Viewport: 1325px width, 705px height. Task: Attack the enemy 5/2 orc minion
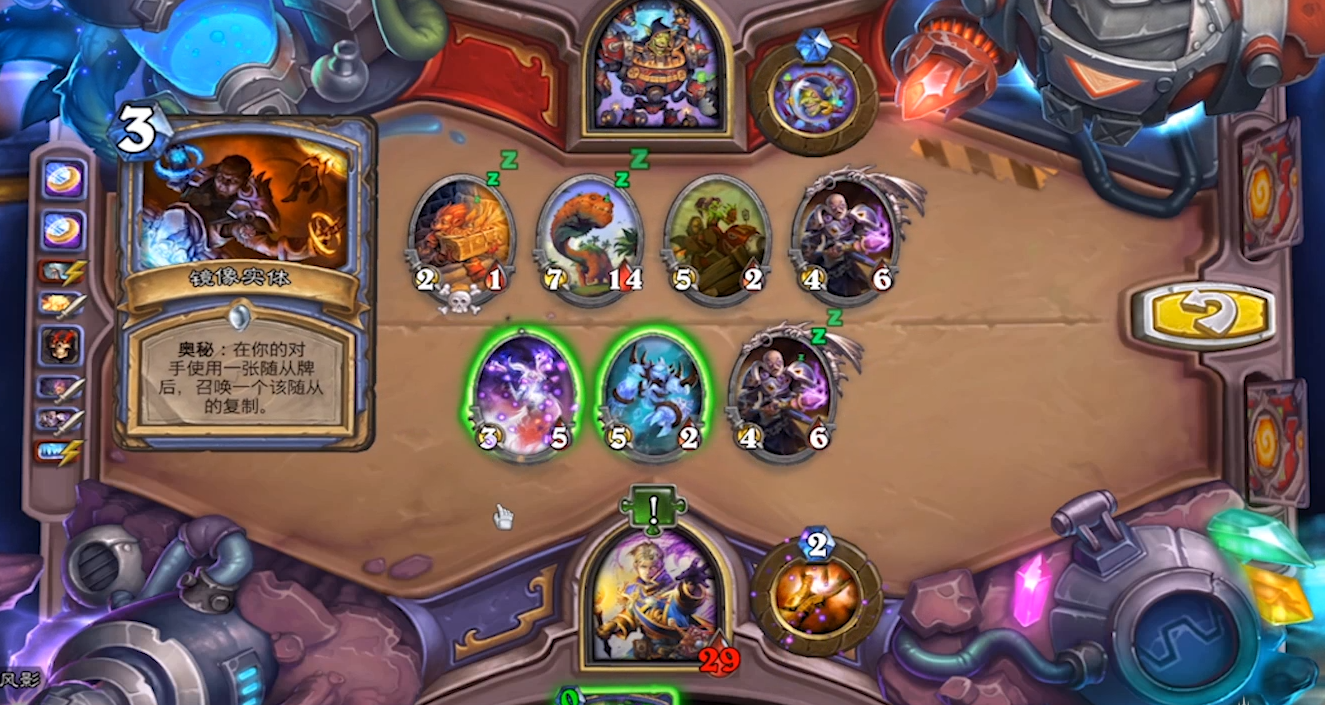click(717, 238)
